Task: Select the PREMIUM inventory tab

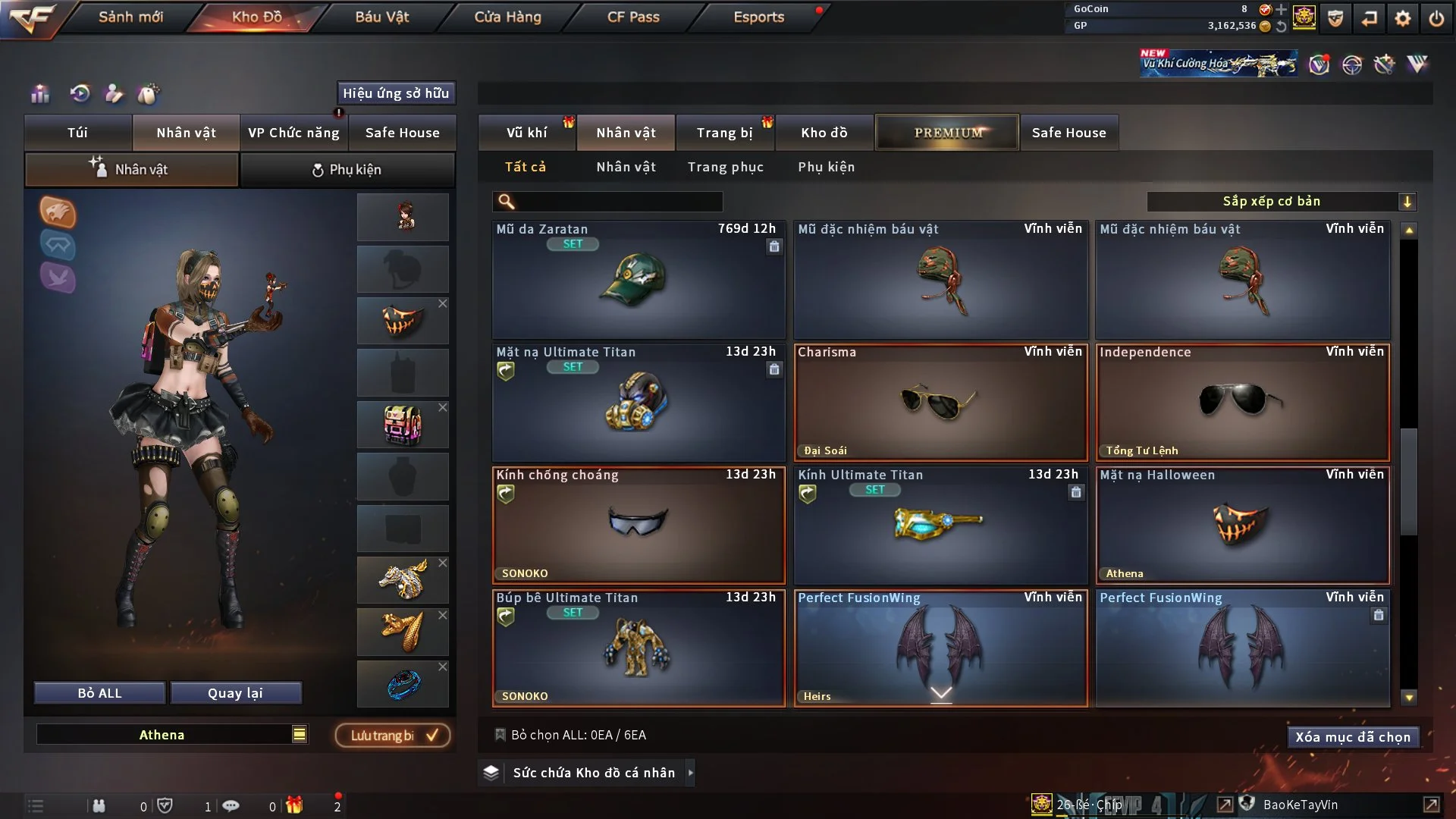Action: coord(947,133)
